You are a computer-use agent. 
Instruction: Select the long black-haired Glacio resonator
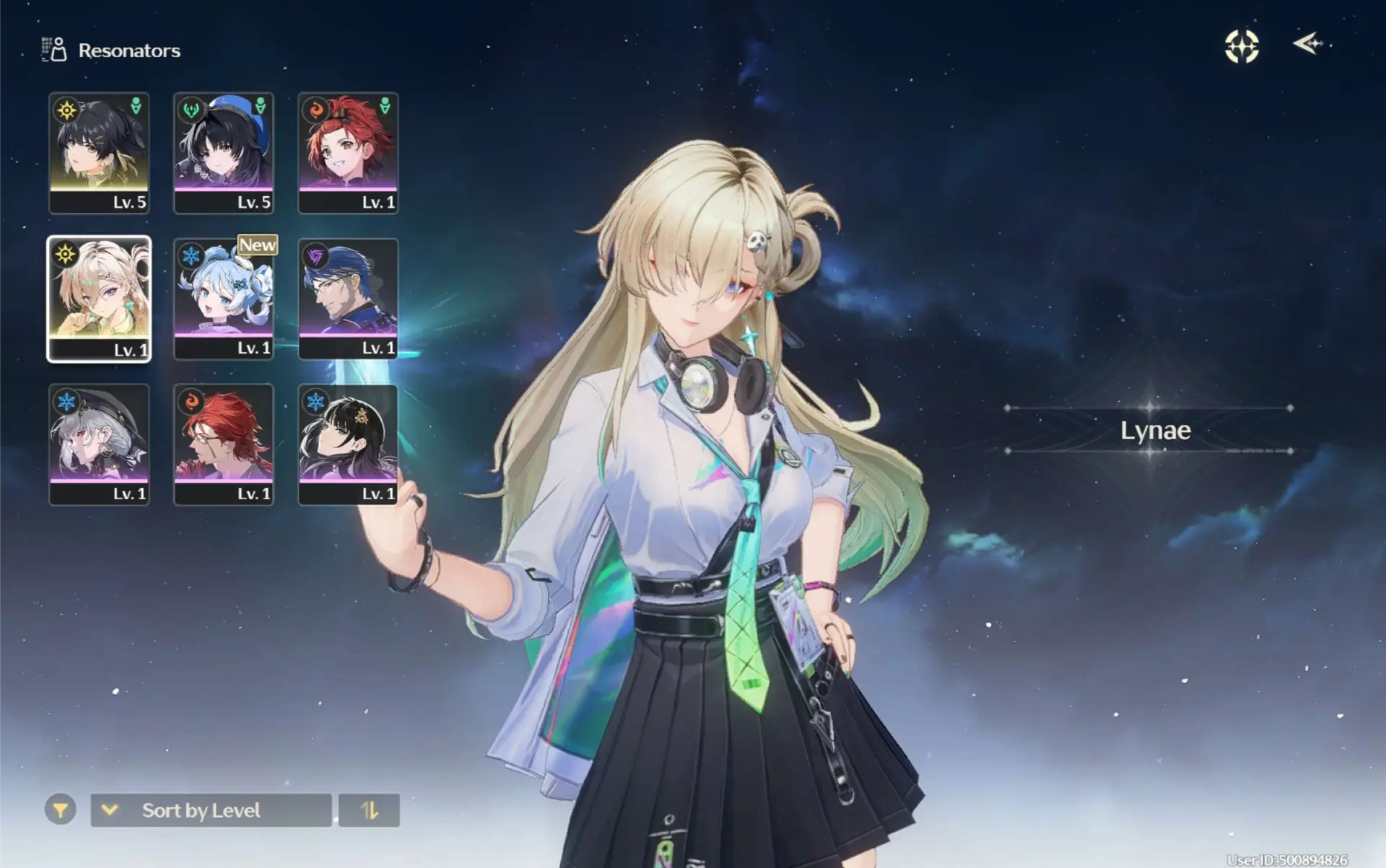348,444
